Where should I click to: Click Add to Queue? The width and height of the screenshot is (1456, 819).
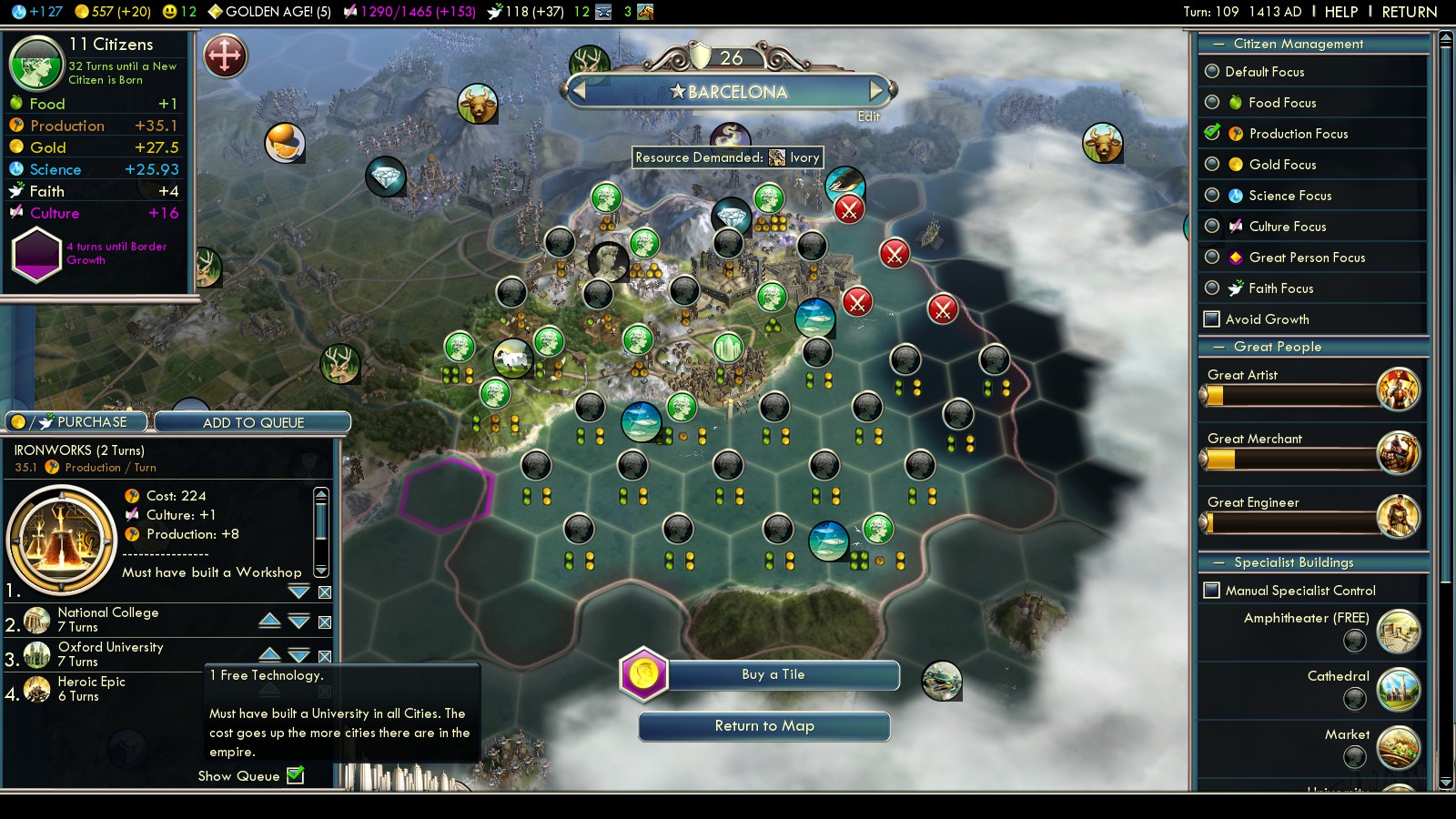[253, 422]
